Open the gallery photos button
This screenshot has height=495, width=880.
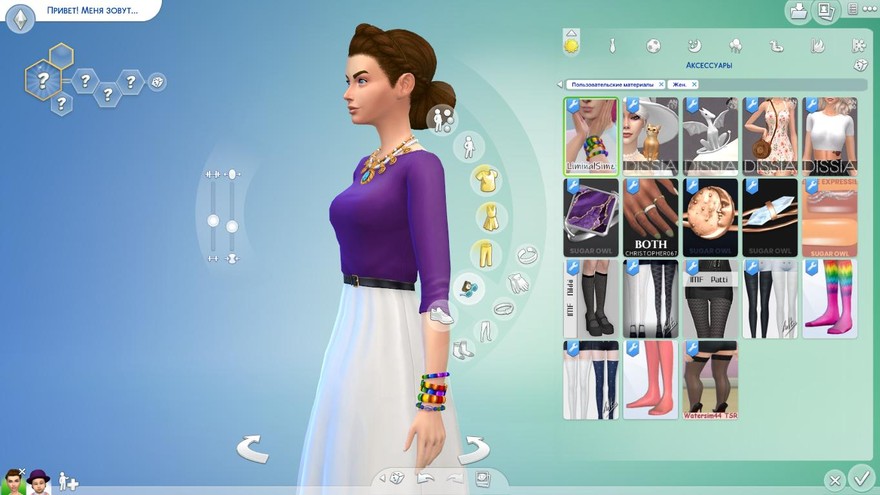(827, 11)
